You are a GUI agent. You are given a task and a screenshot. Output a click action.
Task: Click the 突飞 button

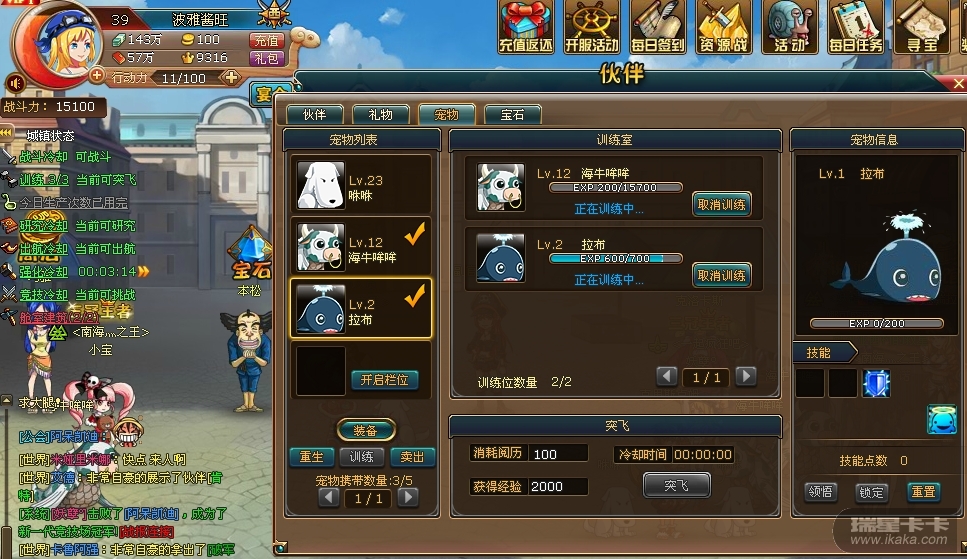(x=676, y=485)
